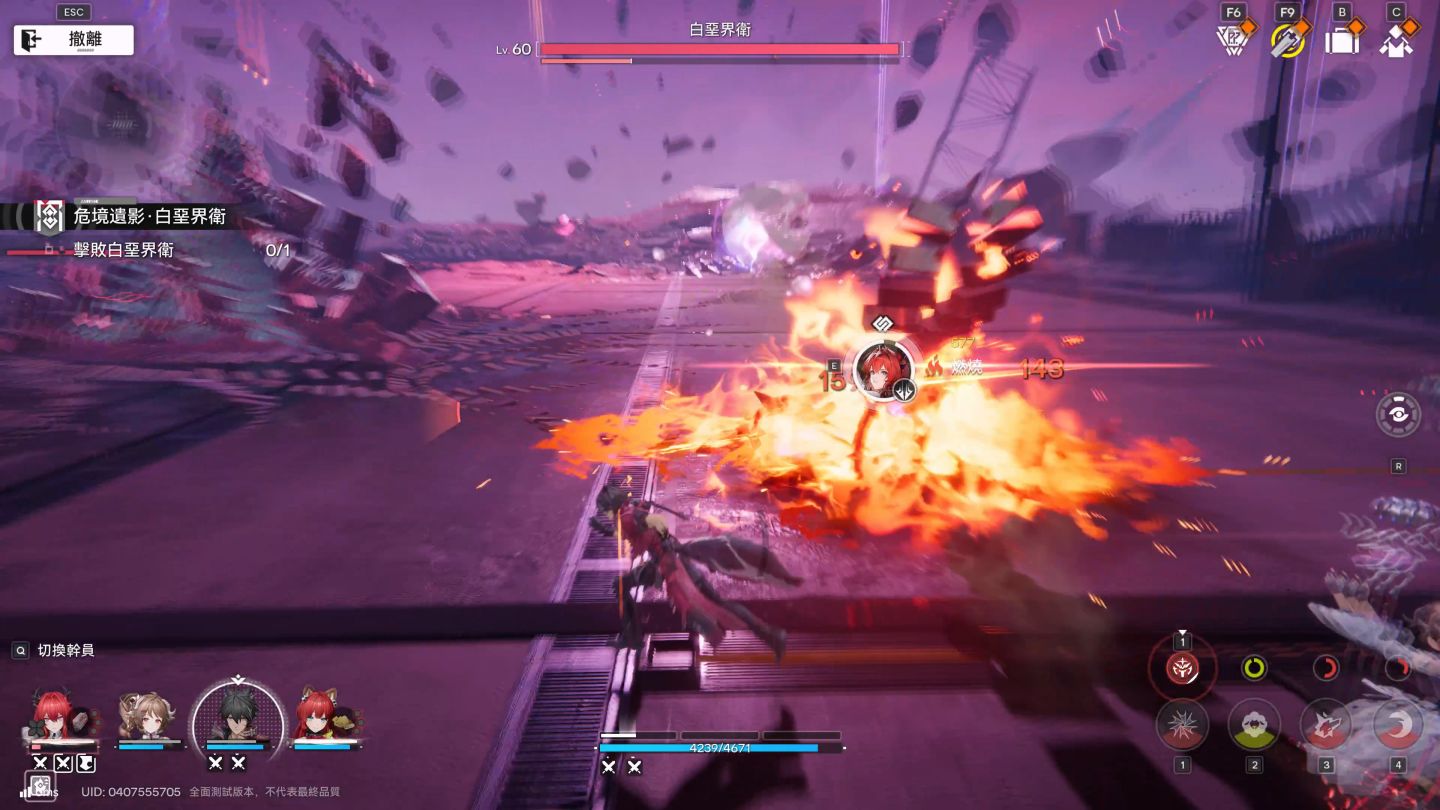Screen dimensions: 1440x810
Task: Click the small icon above the UID text
Action: pos(39,786)
